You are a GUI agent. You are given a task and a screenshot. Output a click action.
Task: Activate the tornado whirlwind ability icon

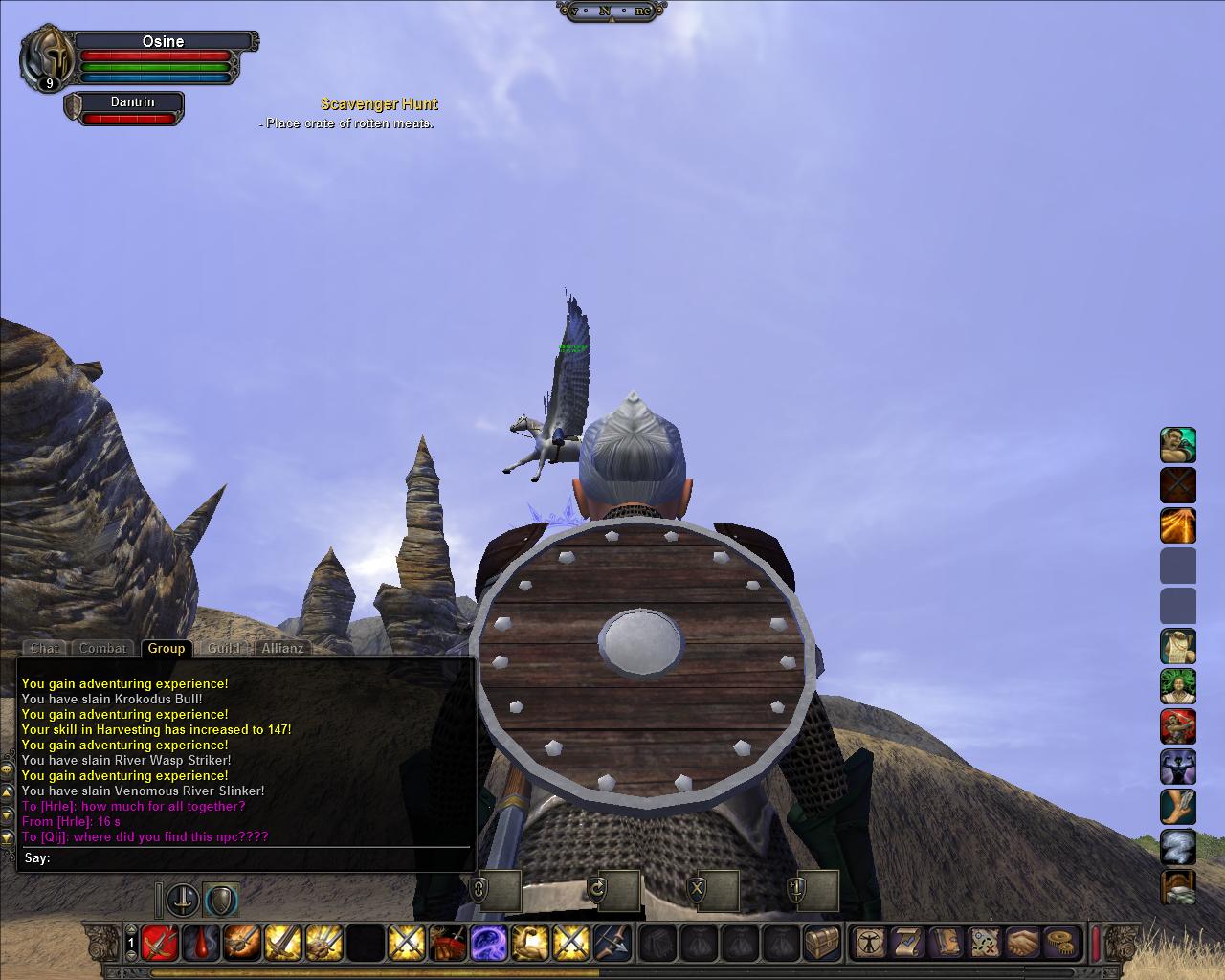point(1177,848)
